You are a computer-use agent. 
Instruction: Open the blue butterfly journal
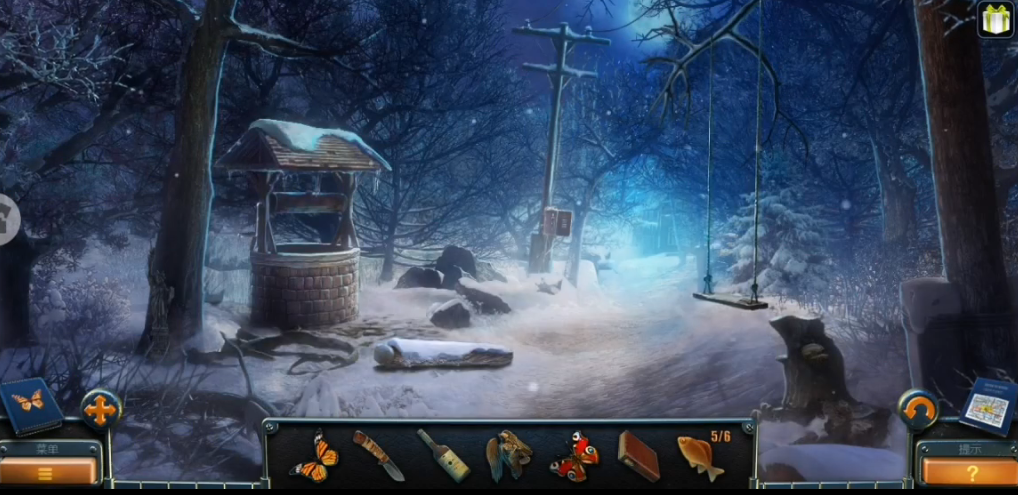29,404
